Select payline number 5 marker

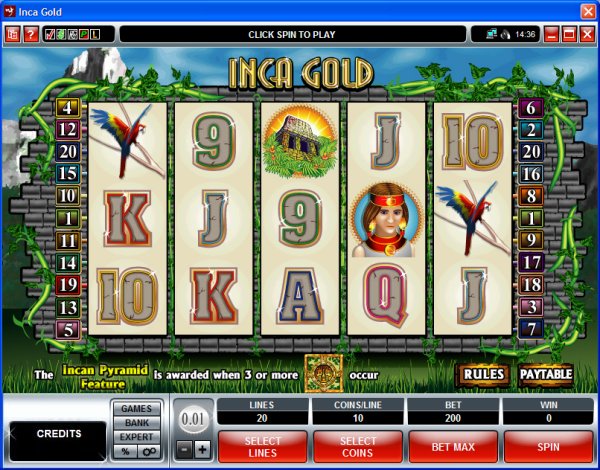(68, 328)
